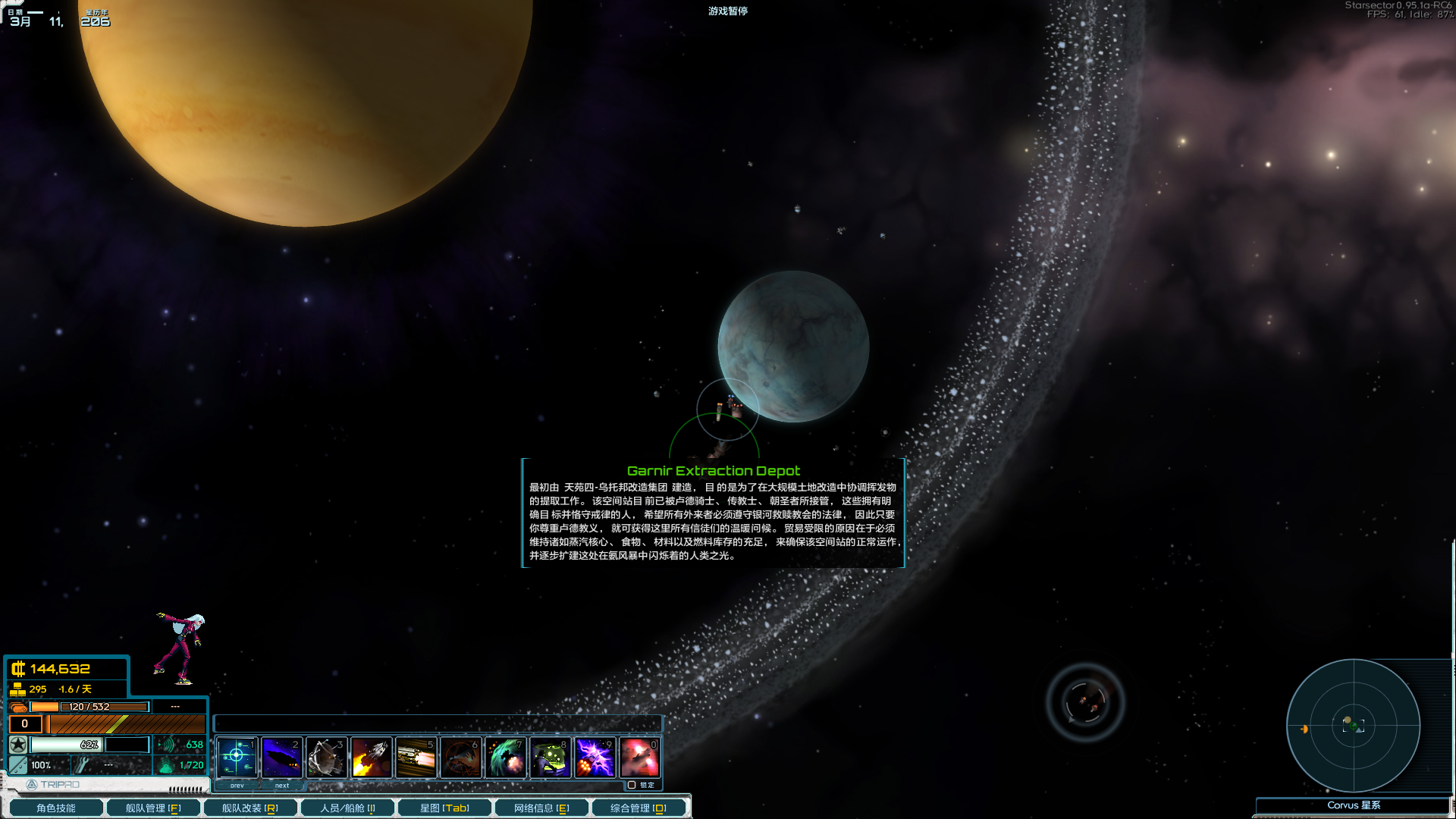Open the 角色技能 character skills screen

point(56,808)
